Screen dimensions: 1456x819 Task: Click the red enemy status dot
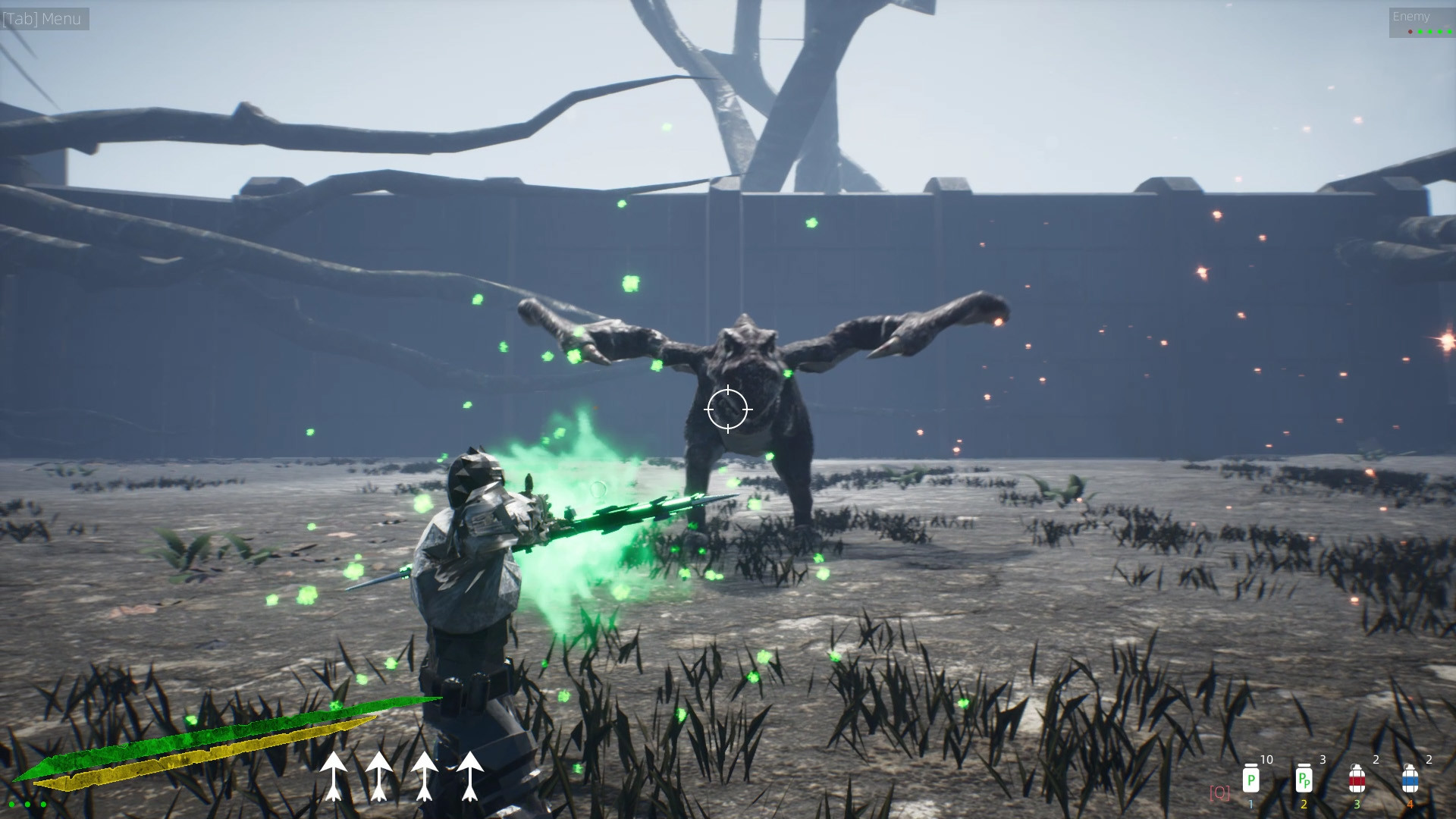(x=1410, y=32)
